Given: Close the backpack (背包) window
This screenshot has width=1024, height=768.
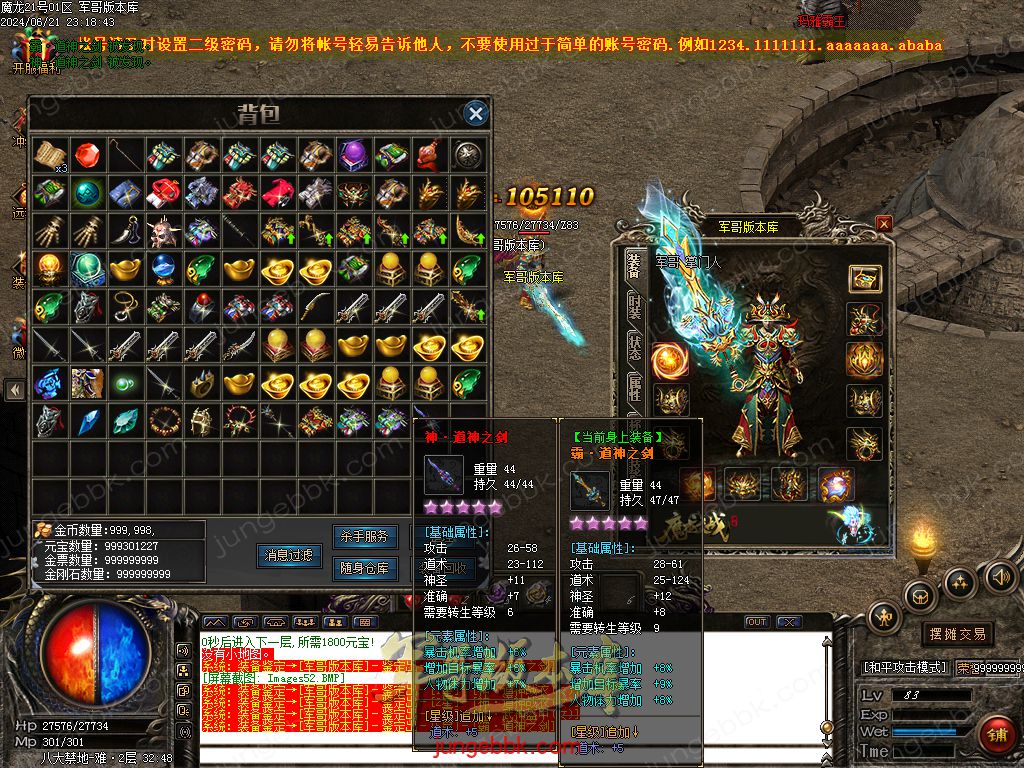Looking at the screenshot, I should [x=476, y=113].
